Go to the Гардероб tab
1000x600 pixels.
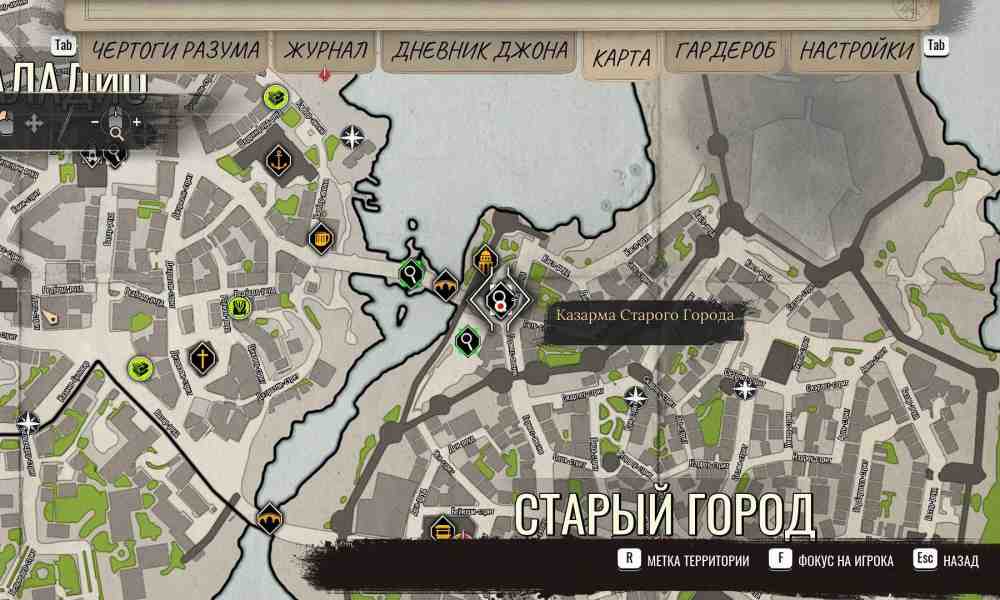(x=725, y=51)
